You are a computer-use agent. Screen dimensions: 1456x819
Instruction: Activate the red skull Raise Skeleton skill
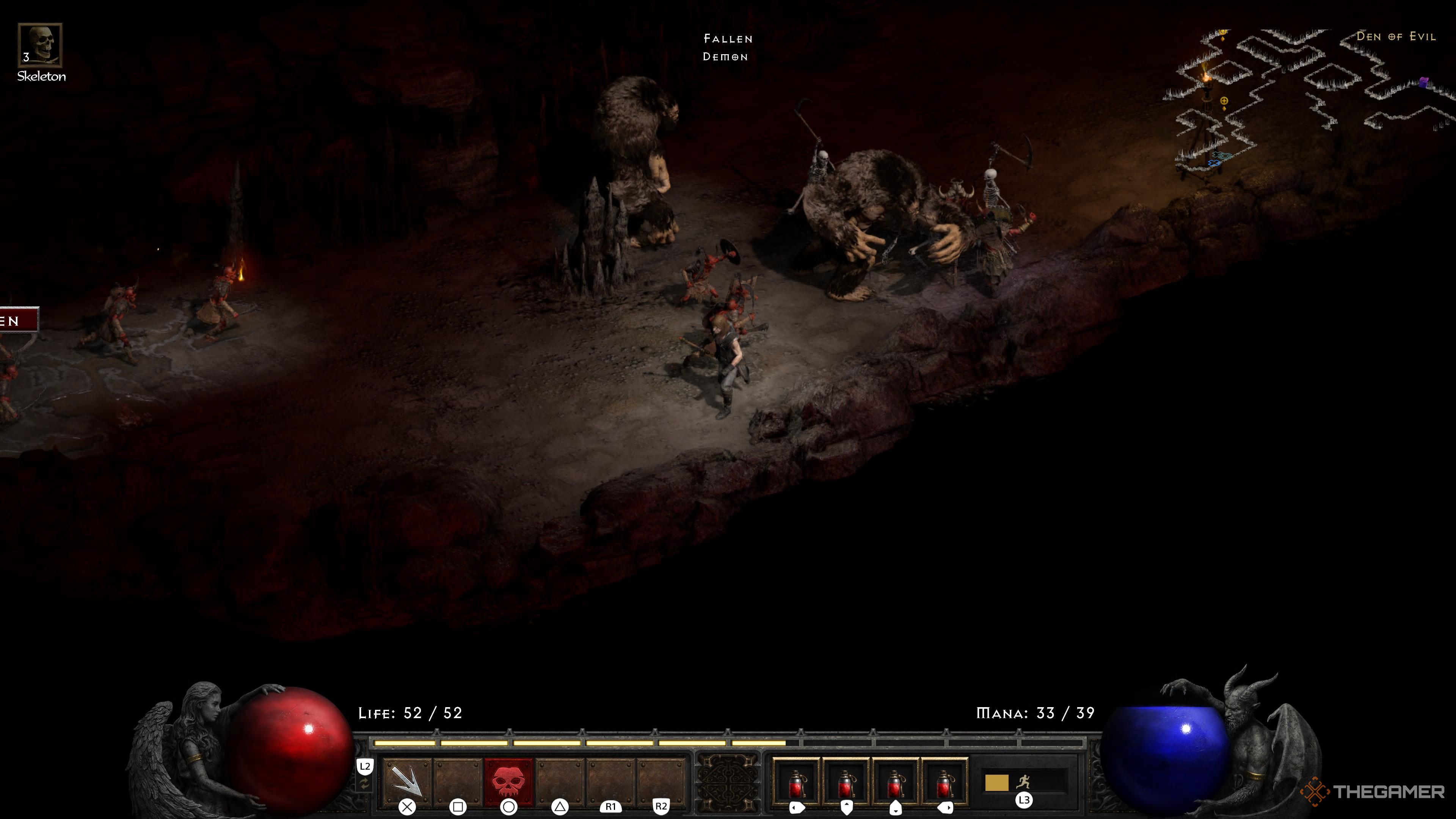click(x=509, y=782)
